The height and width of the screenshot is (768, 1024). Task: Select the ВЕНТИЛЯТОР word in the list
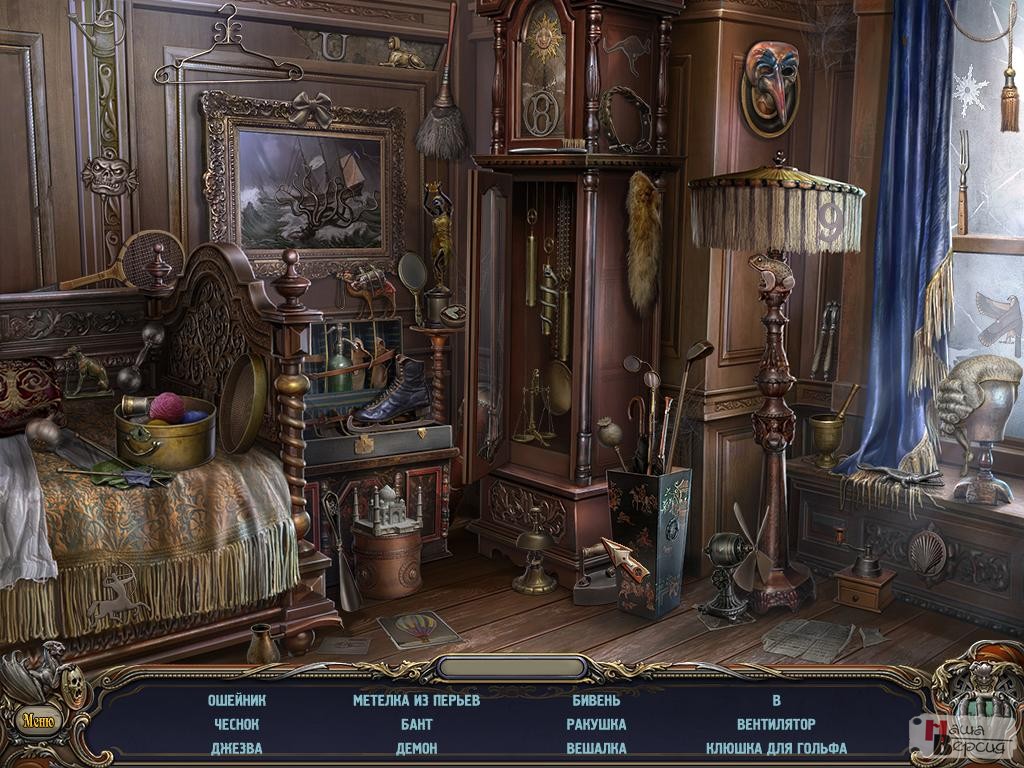point(776,724)
